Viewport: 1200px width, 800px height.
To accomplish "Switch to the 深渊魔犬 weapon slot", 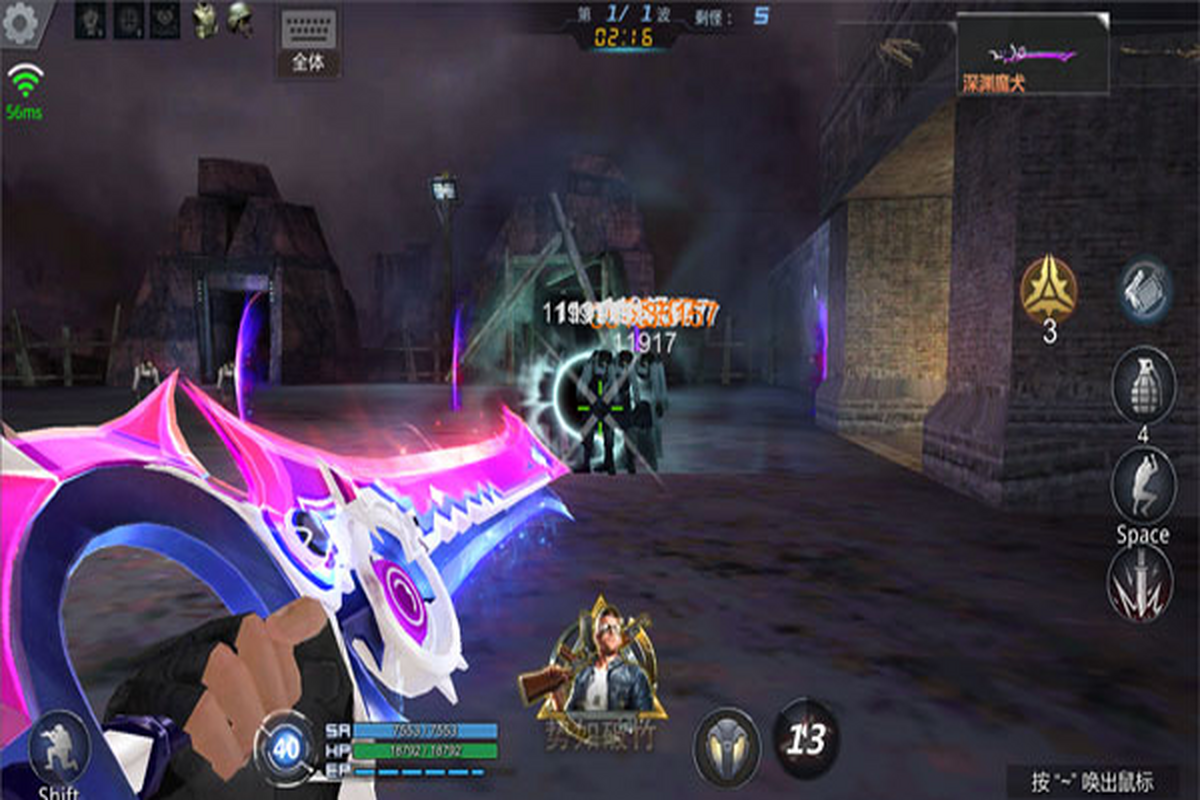I will pos(1032,55).
